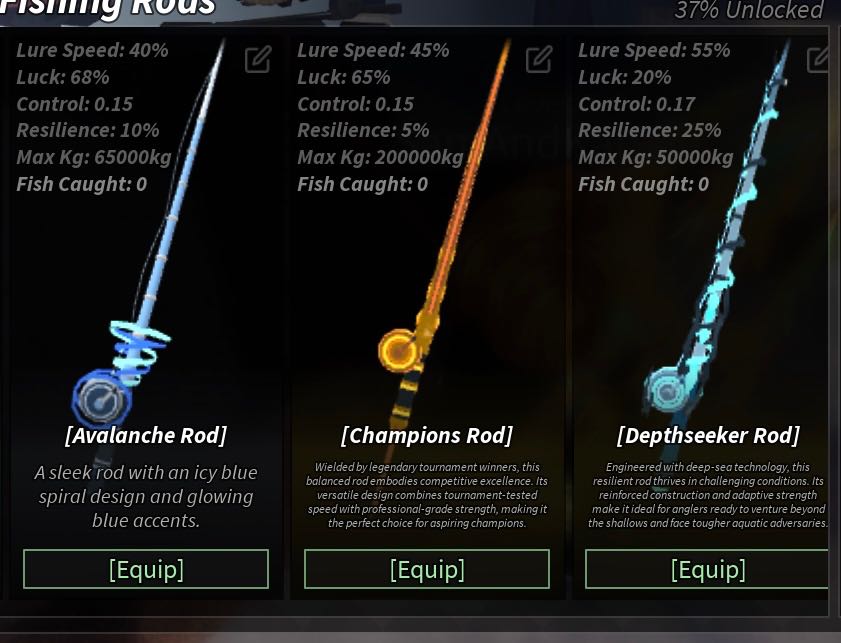Equip the Champions Rod
Image resolution: width=841 pixels, height=643 pixels.
tap(427, 569)
